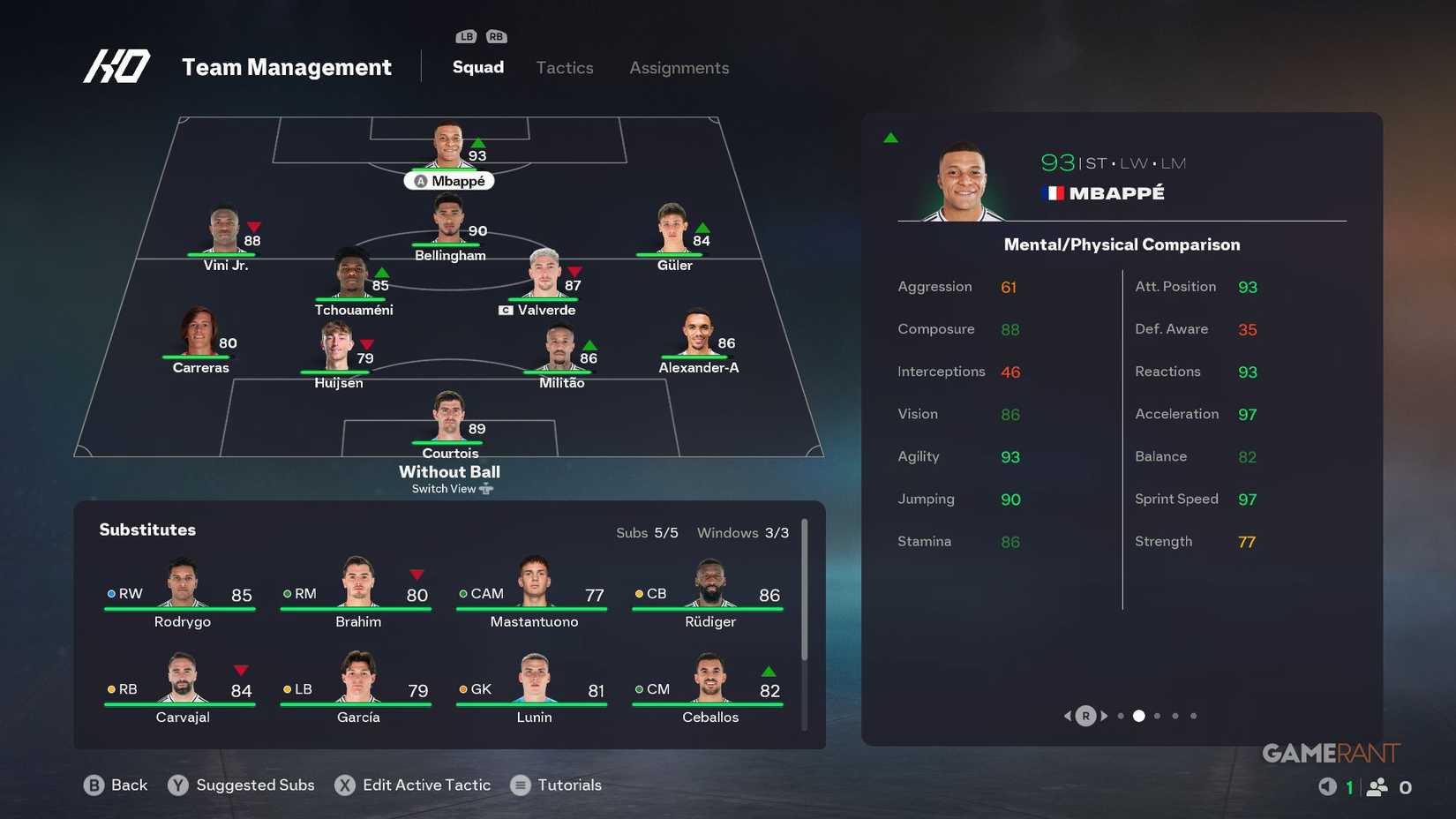Screen dimensions: 1456x819
Task: Click Edit Active Tactic at the bottom
Action: 425,785
